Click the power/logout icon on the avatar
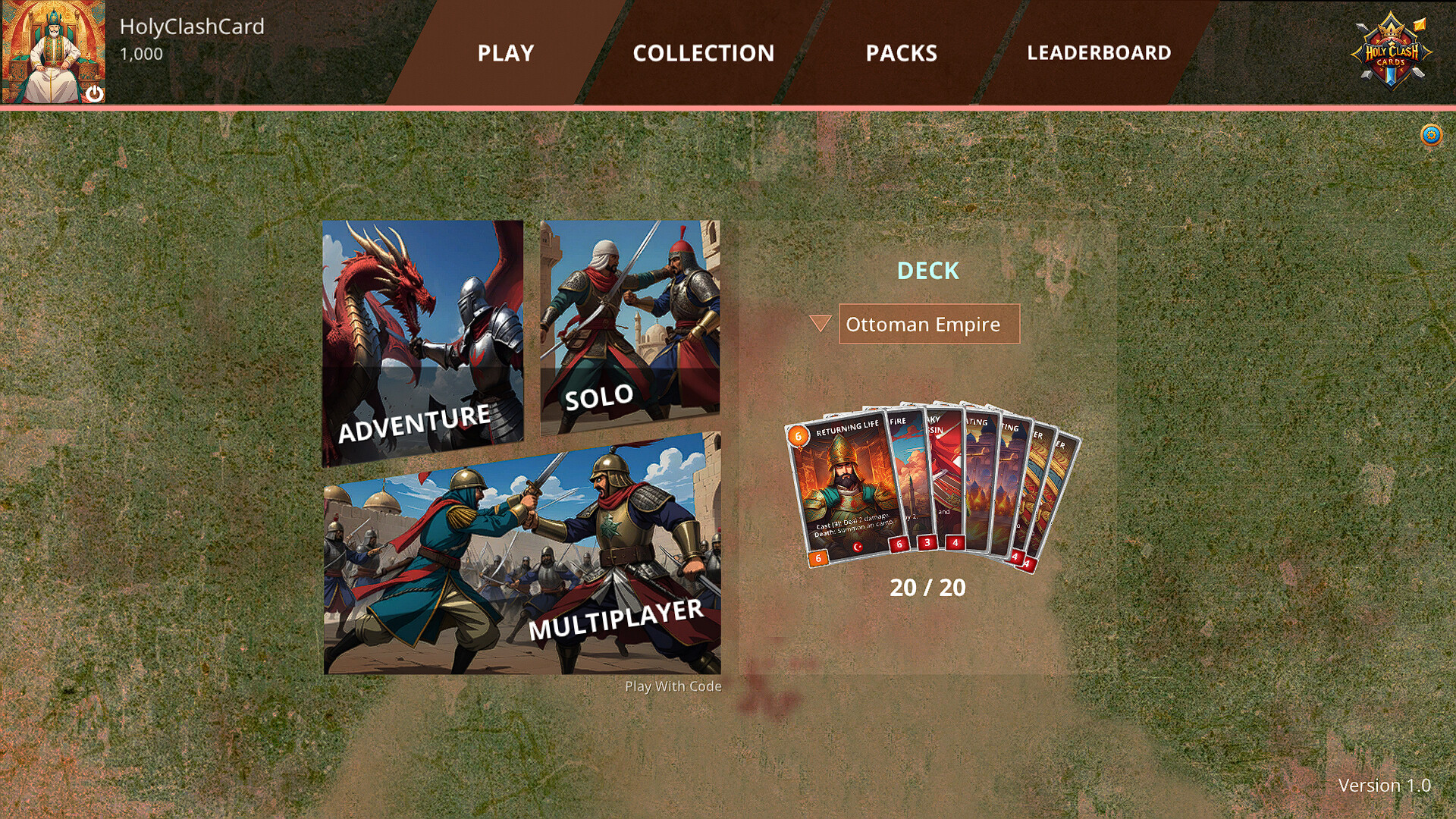This screenshot has width=1456, height=819. (95, 93)
